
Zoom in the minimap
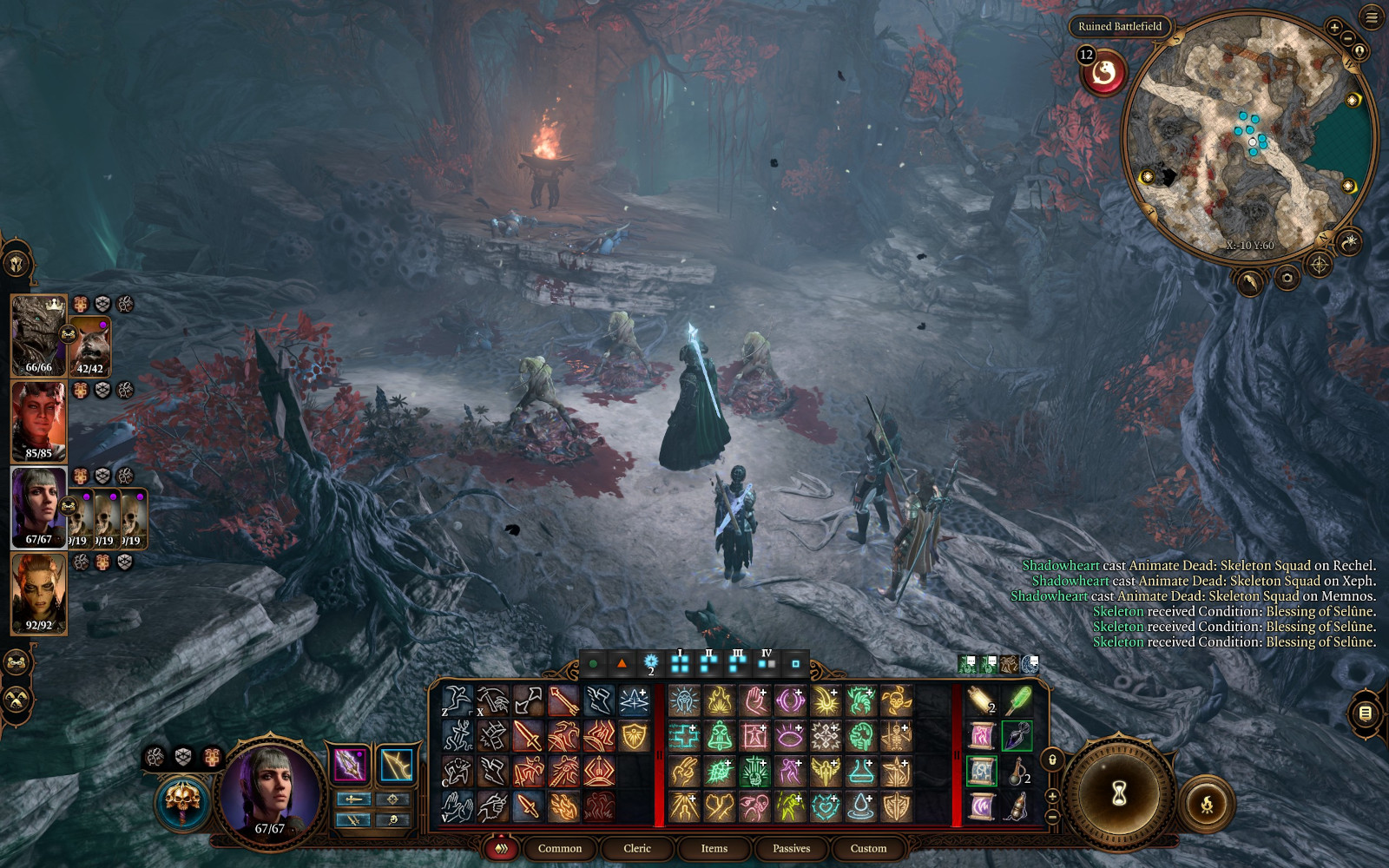coord(1334,28)
